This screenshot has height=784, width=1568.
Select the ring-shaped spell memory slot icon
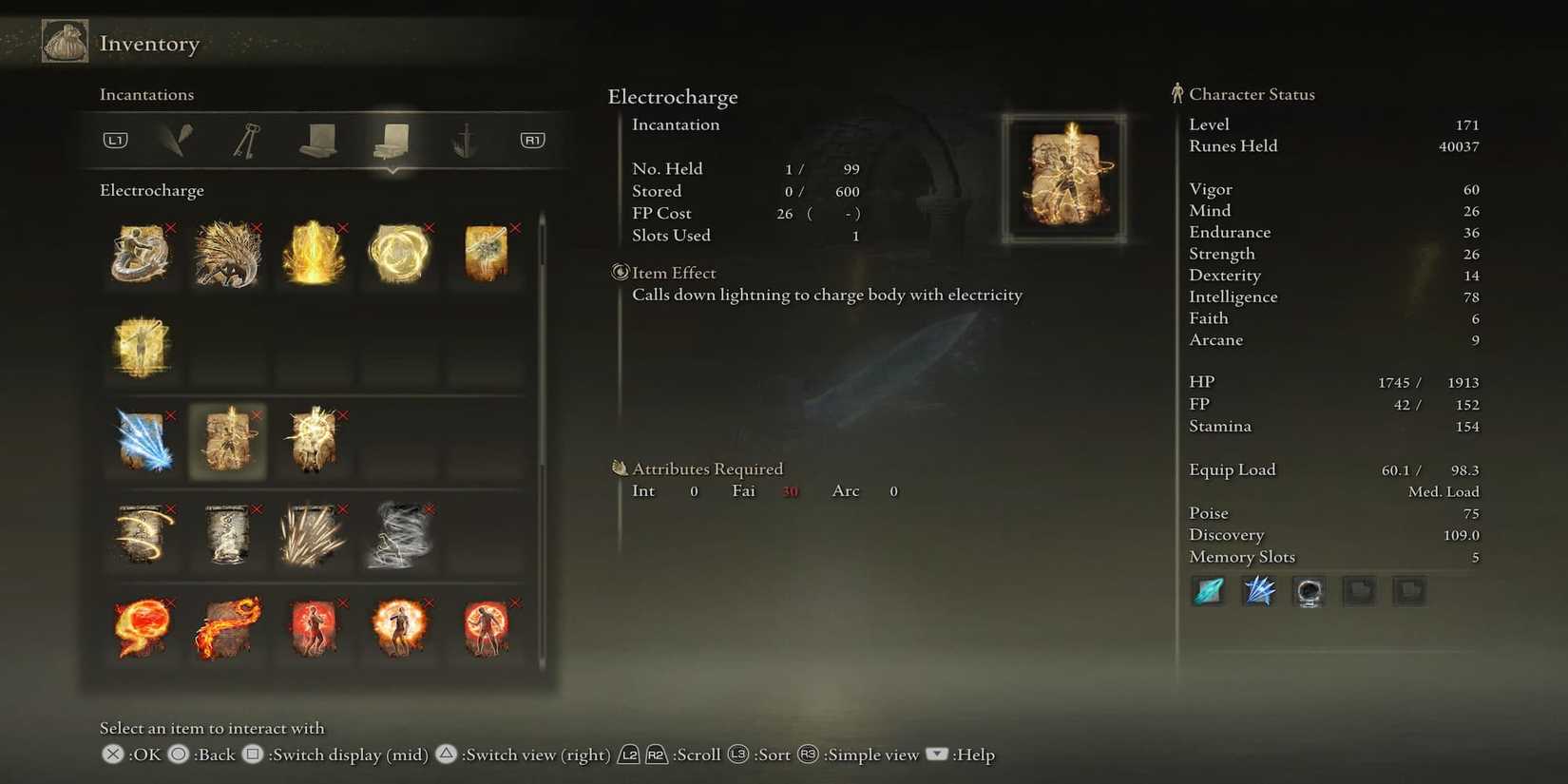[1309, 590]
